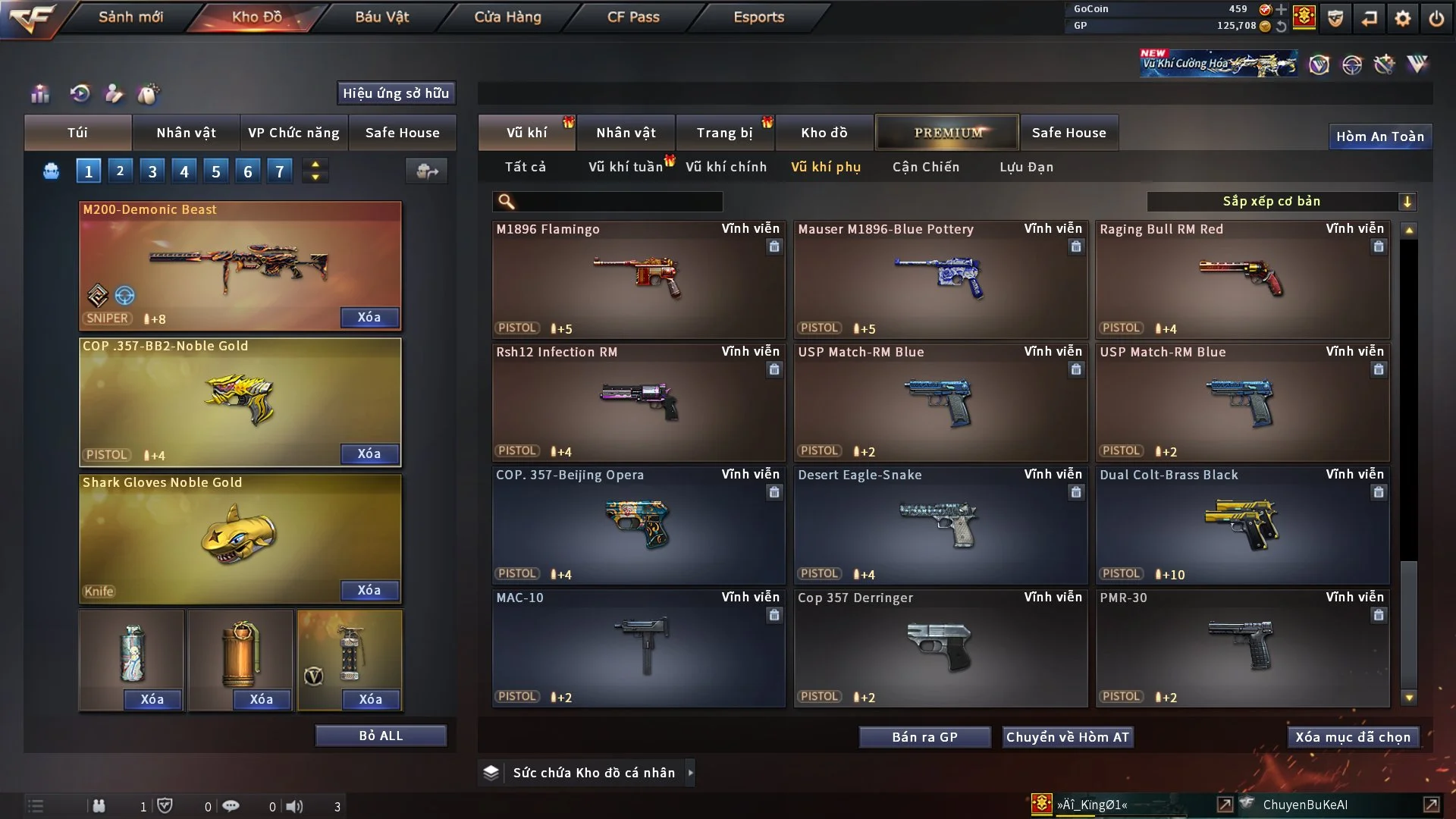This screenshot has height=819, width=1456.
Task: Click Xóa mục đã chọn button
Action: click(1352, 737)
